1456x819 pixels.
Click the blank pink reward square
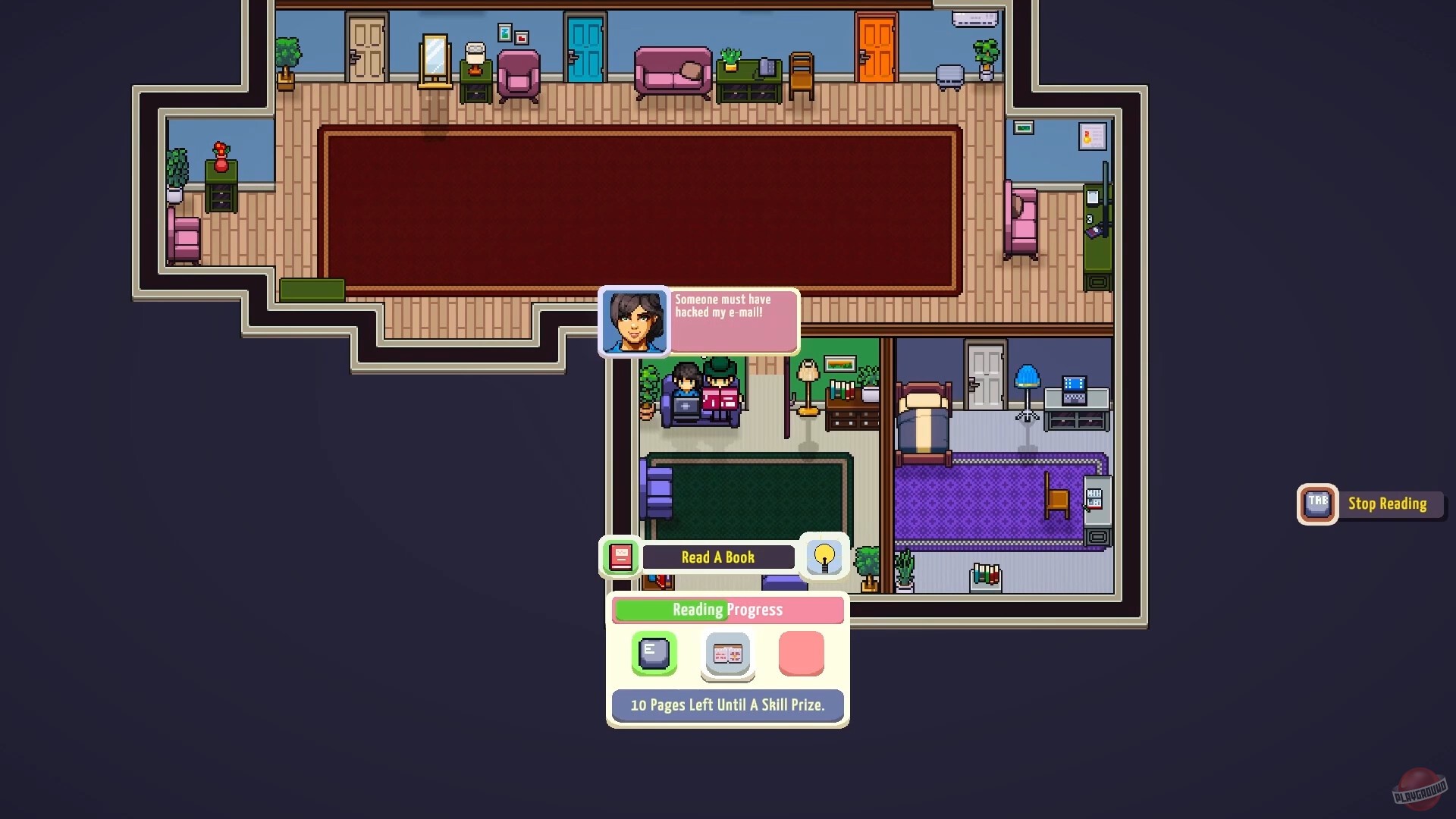click(802, 653)
